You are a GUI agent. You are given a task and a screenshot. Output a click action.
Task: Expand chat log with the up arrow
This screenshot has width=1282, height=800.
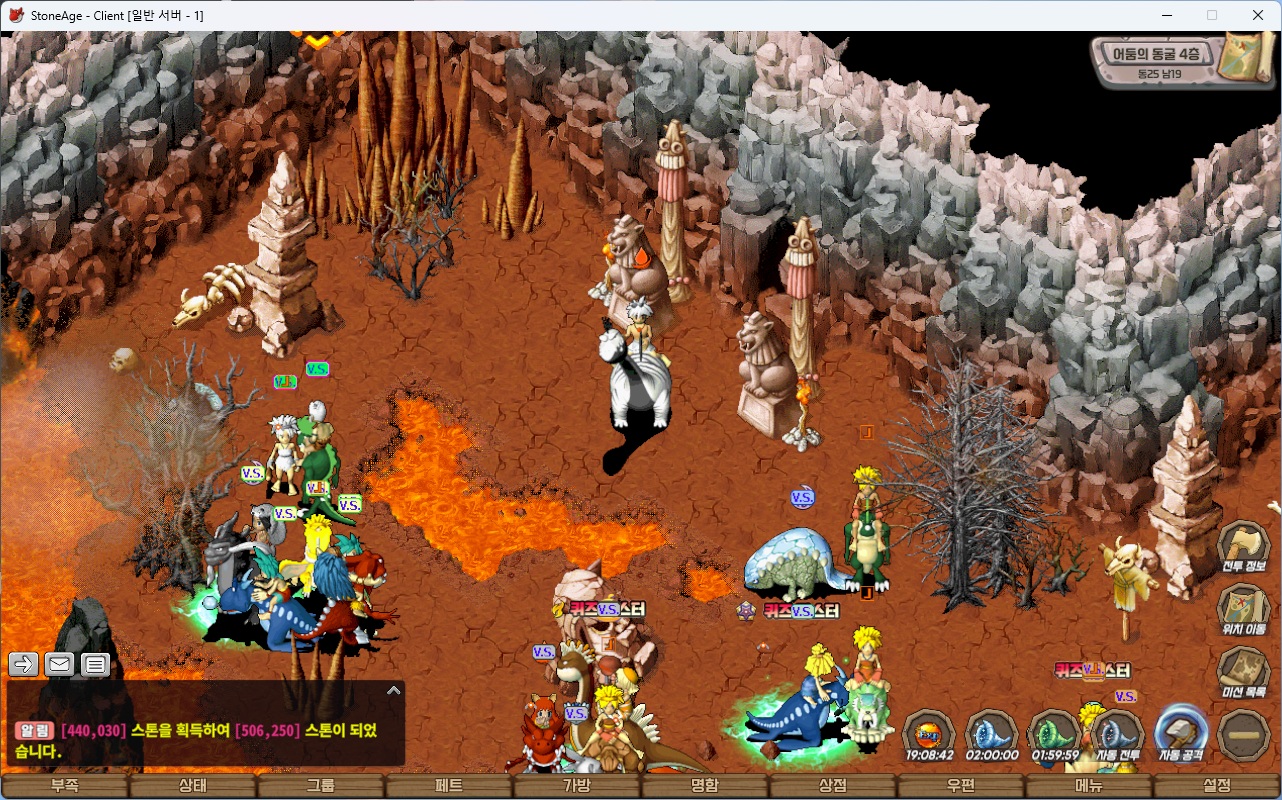pos(394,690)
